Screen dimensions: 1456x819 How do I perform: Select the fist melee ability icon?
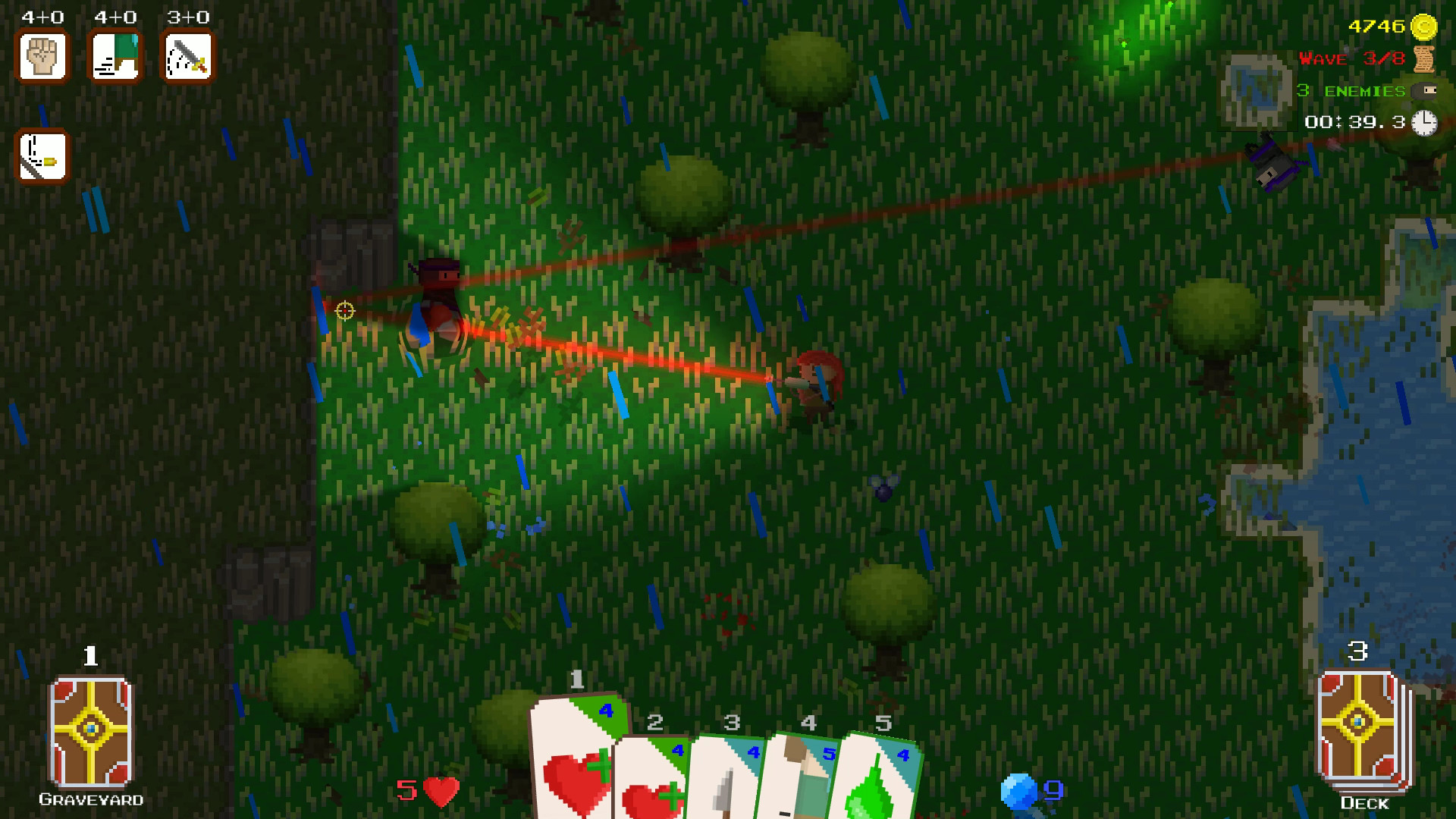pos(42,57)
